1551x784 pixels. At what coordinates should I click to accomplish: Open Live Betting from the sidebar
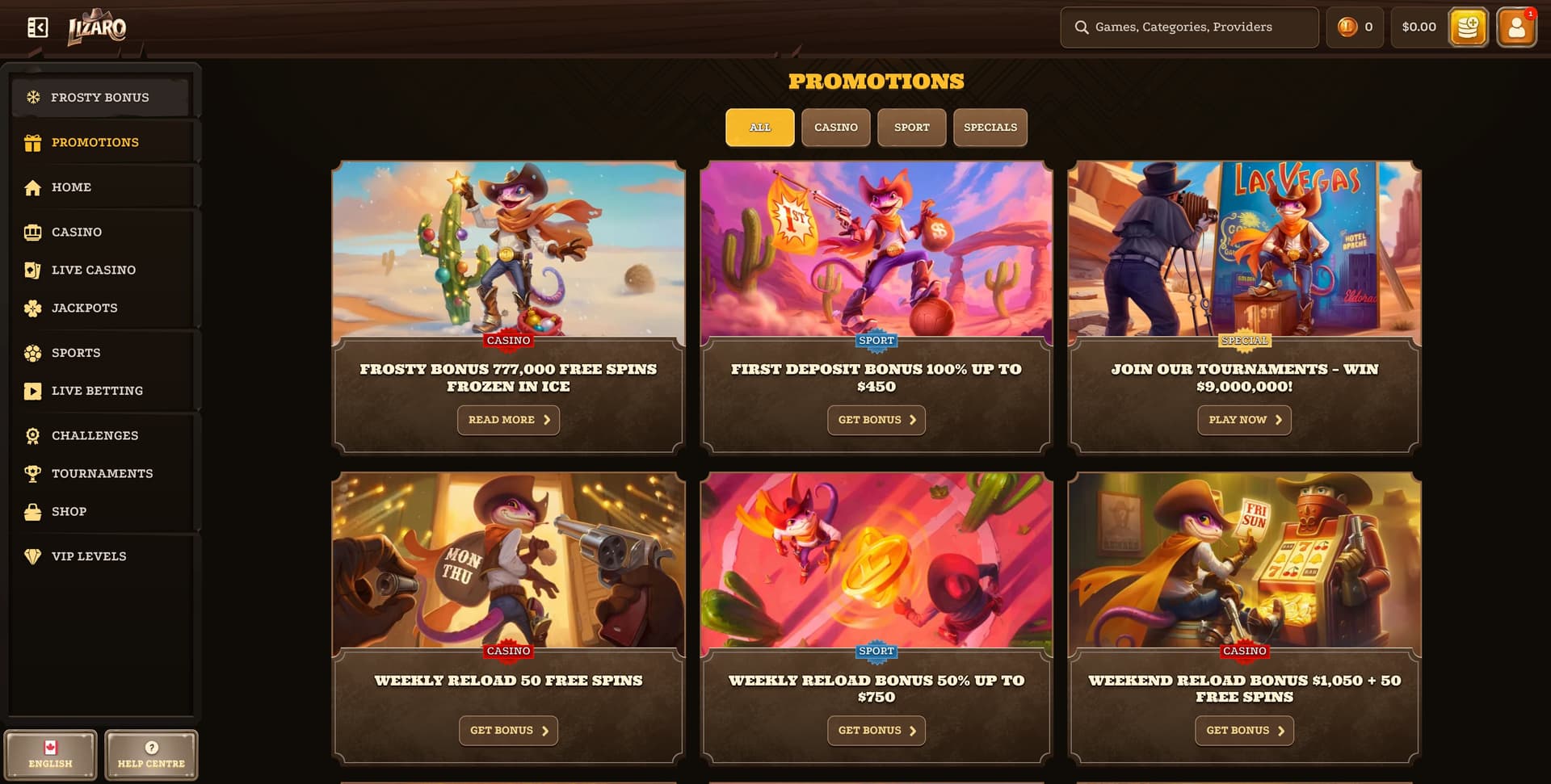tap(97, 391)
